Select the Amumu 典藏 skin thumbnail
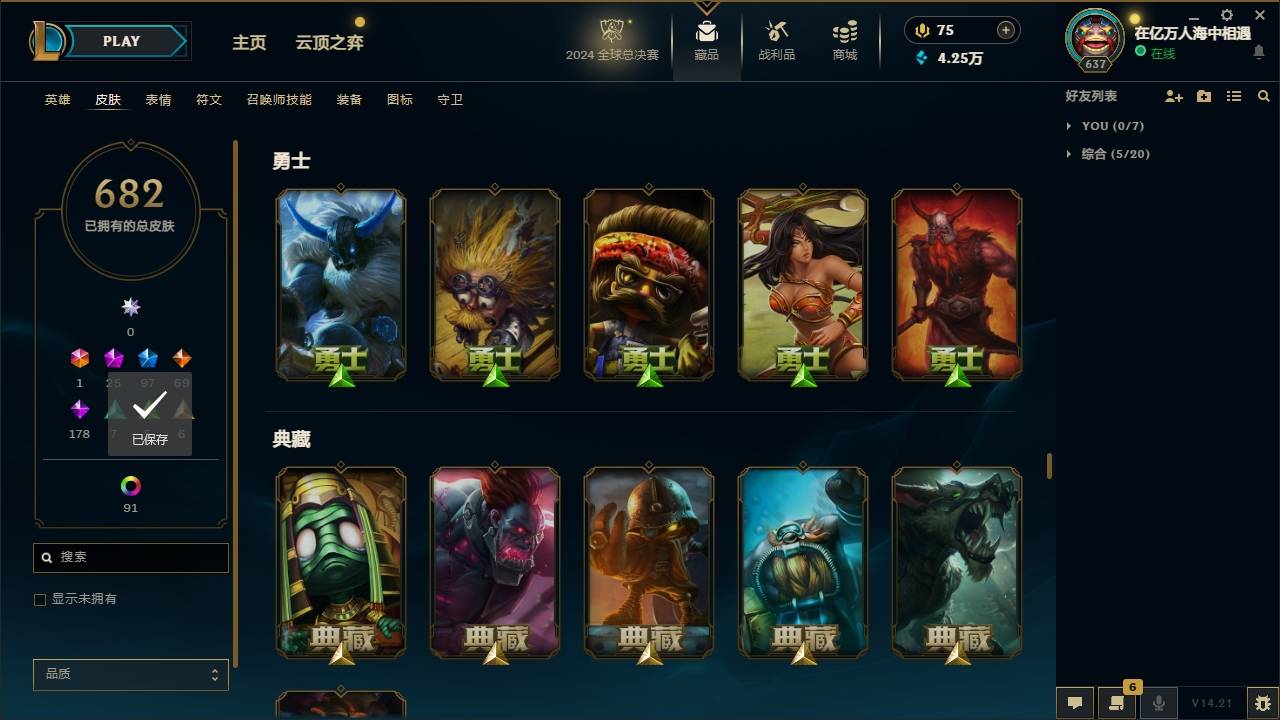The height and width of the screenshot is (720, 1280). pos(340,561)
